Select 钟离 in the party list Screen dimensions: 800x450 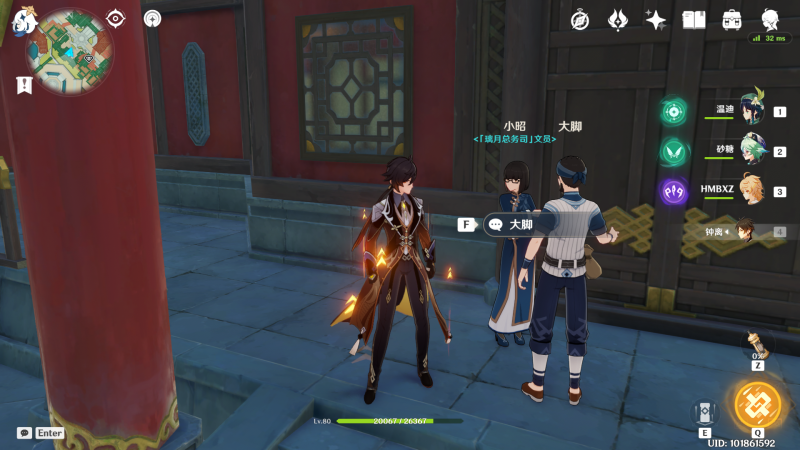pos(745,231)
